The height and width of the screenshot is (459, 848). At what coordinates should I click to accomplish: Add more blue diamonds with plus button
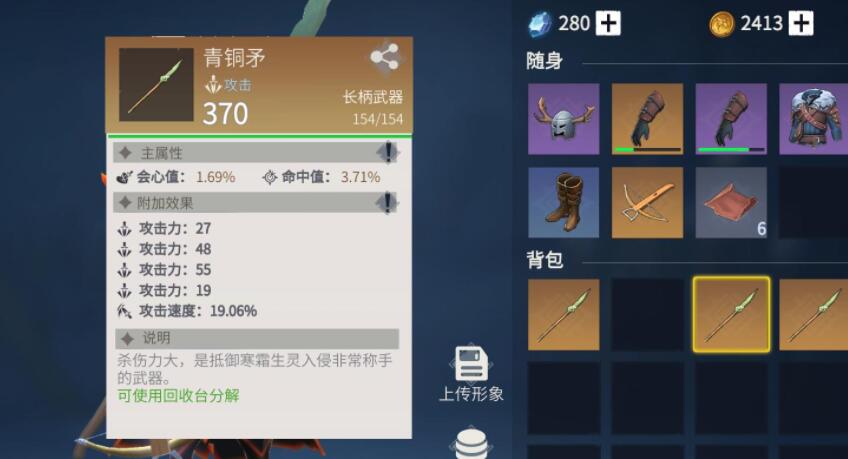(x=608, y=24)
